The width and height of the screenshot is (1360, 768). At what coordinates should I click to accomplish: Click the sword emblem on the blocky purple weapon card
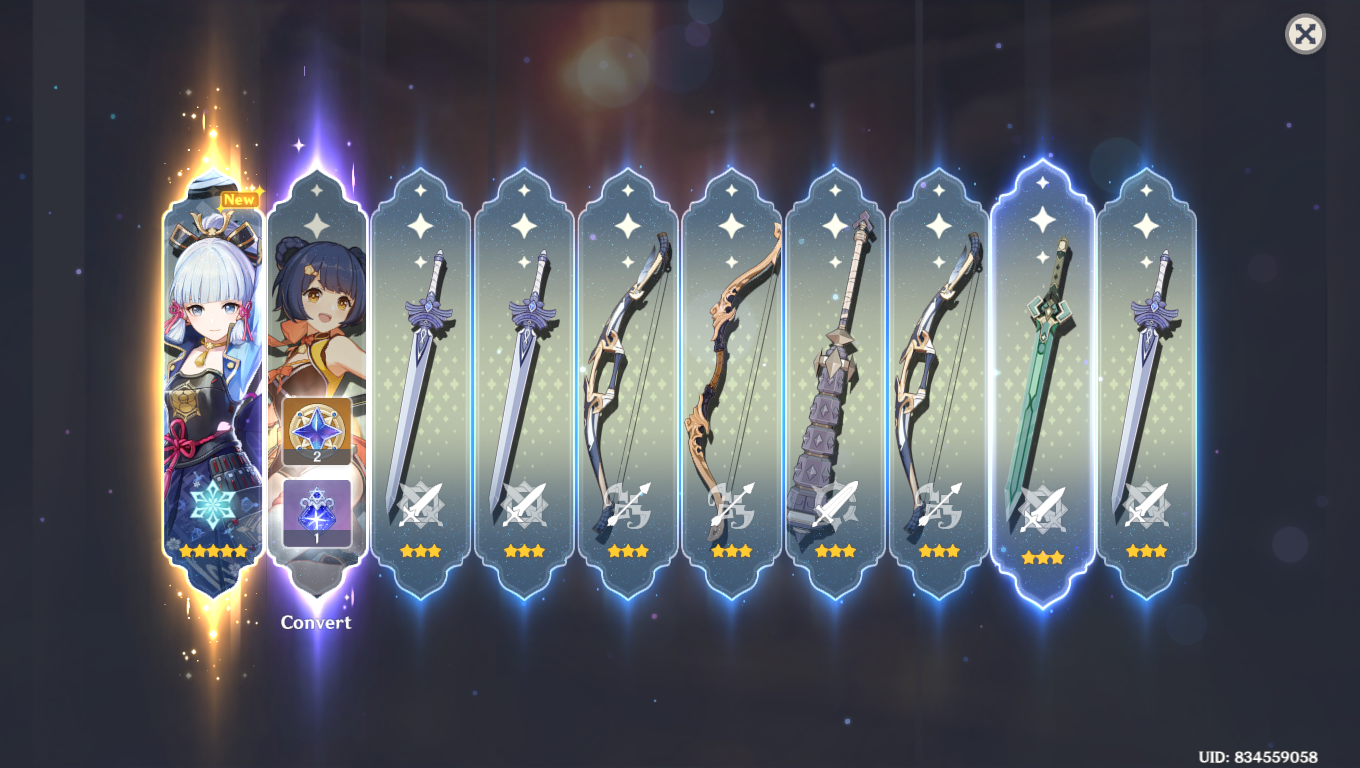coord(835,506)
